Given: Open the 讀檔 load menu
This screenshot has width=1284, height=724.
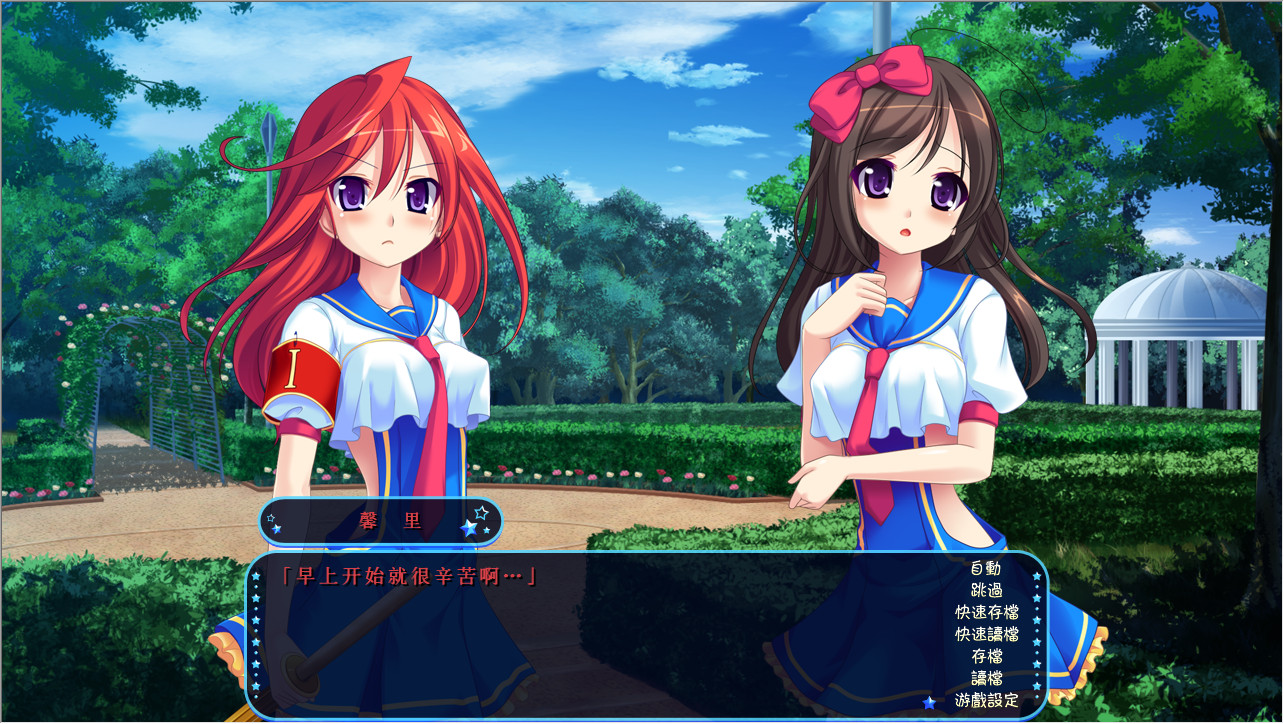Looking at the screenshot, I should click(x=986, y=678).
